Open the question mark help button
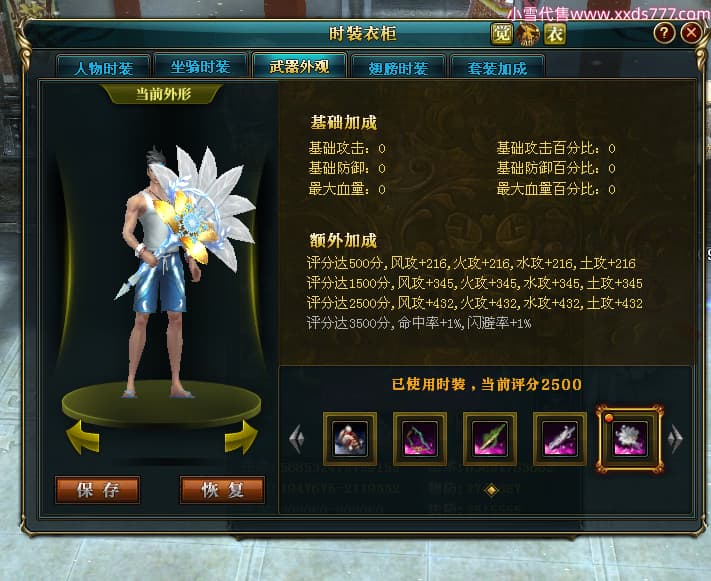The image size is (711, 581). click(x=664, y=33)
